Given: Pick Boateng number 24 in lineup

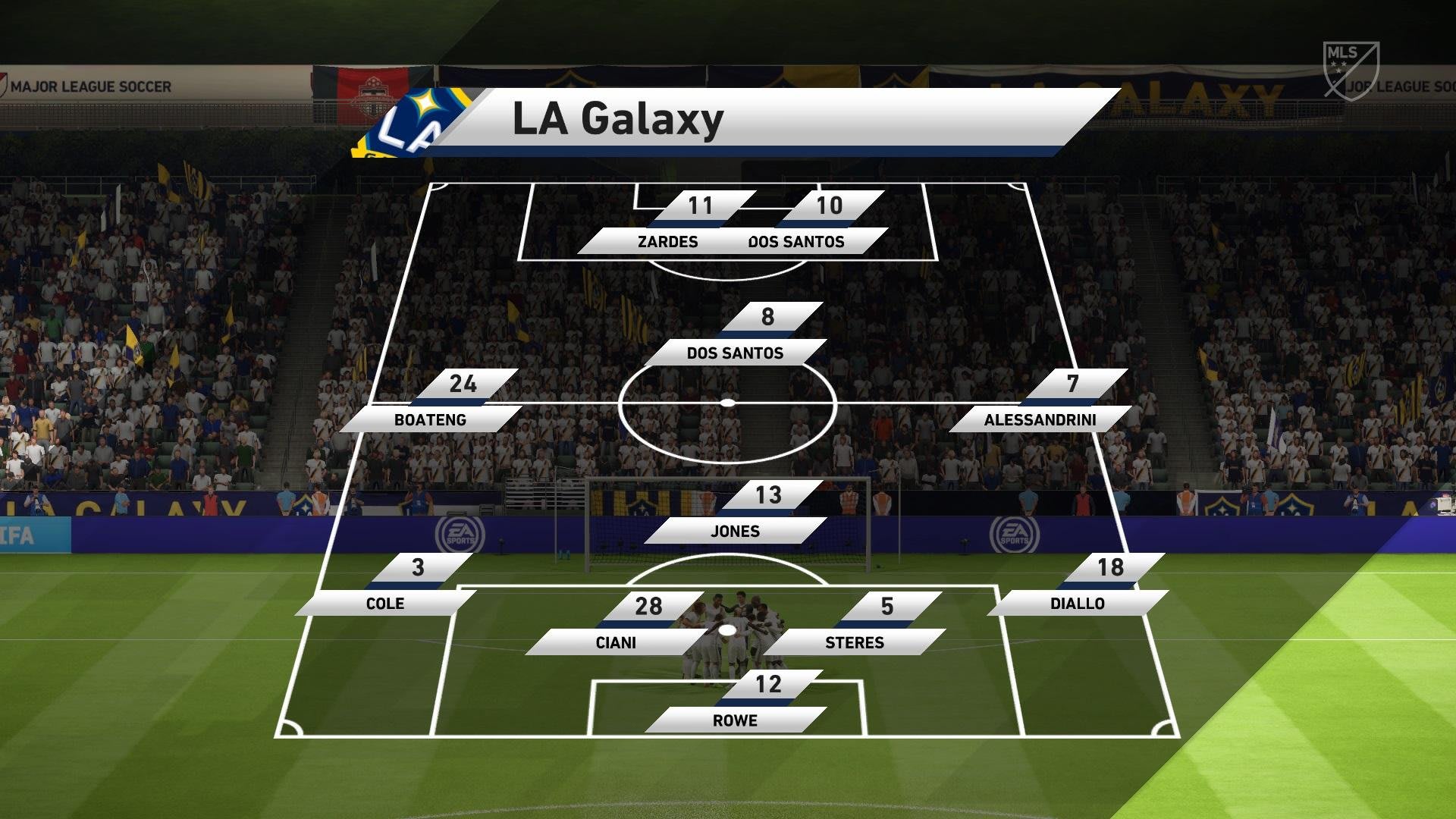Looking at the screenshot, I should (x=430, y=419).
